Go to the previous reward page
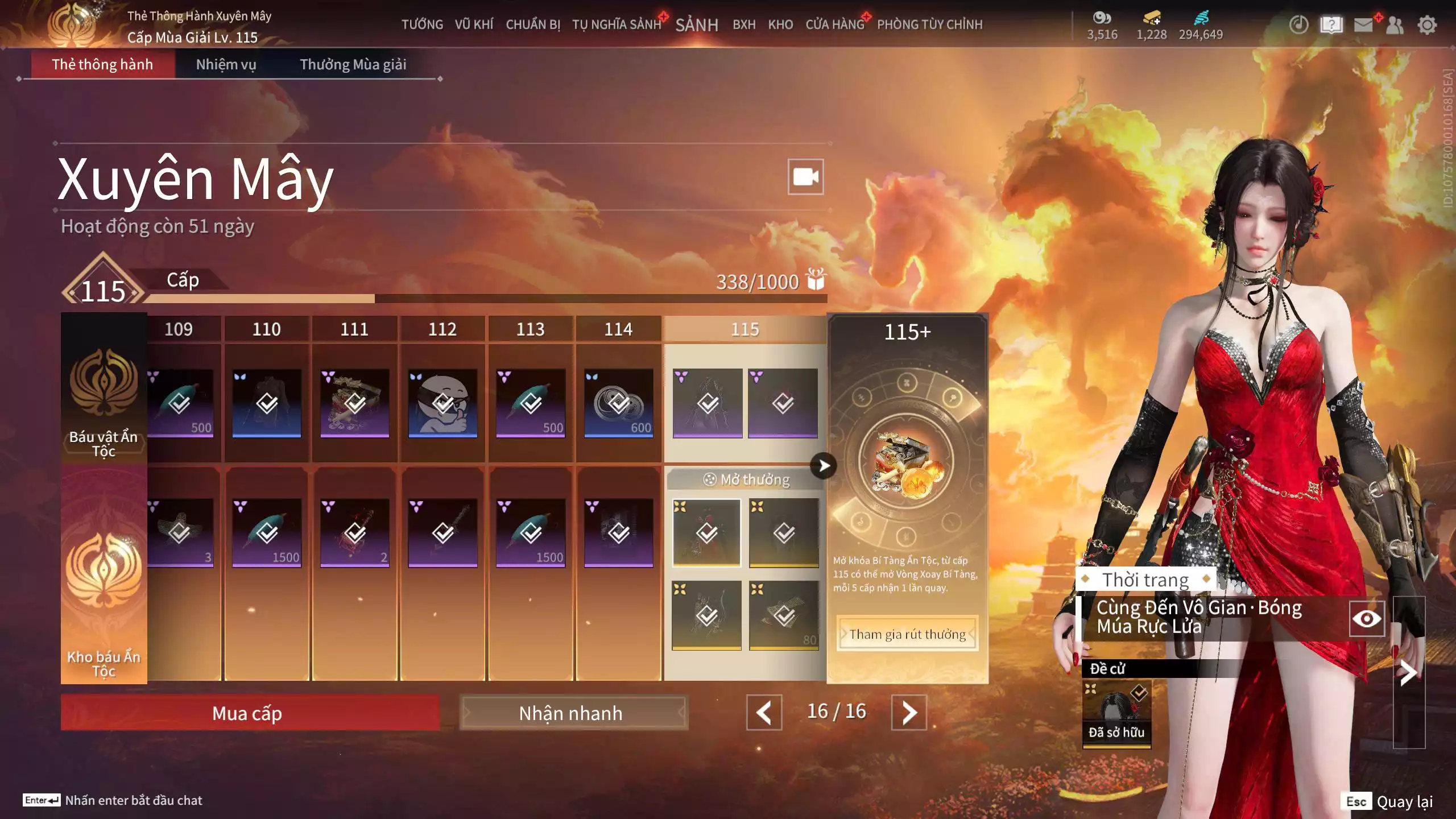Viewport: 1456px width, 819px height. [764, 713]
